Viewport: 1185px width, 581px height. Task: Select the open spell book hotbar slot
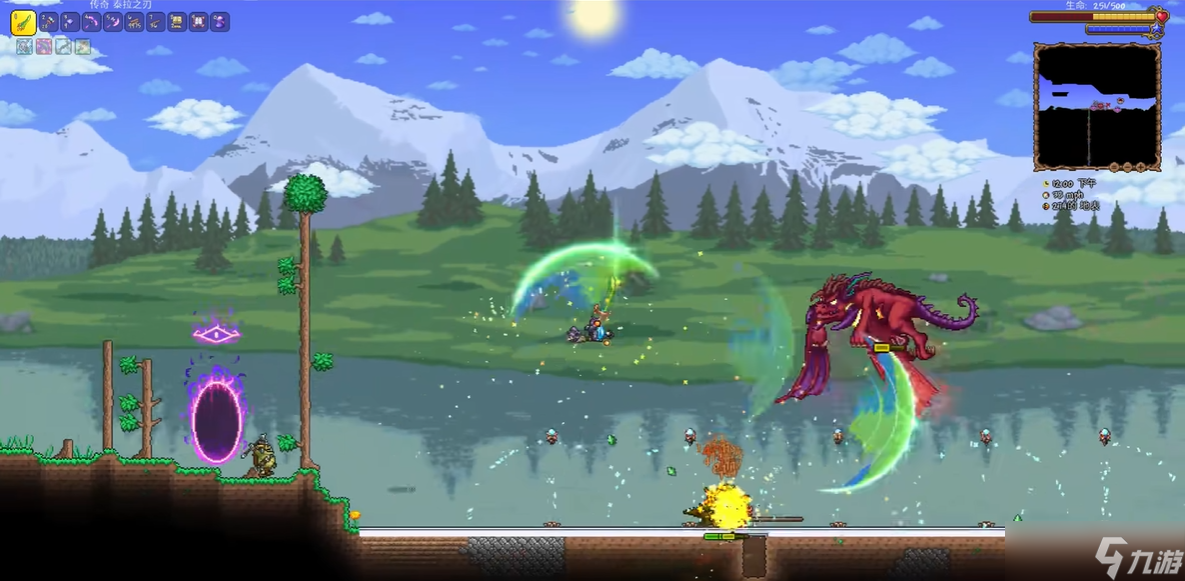(x=198, y=22)
